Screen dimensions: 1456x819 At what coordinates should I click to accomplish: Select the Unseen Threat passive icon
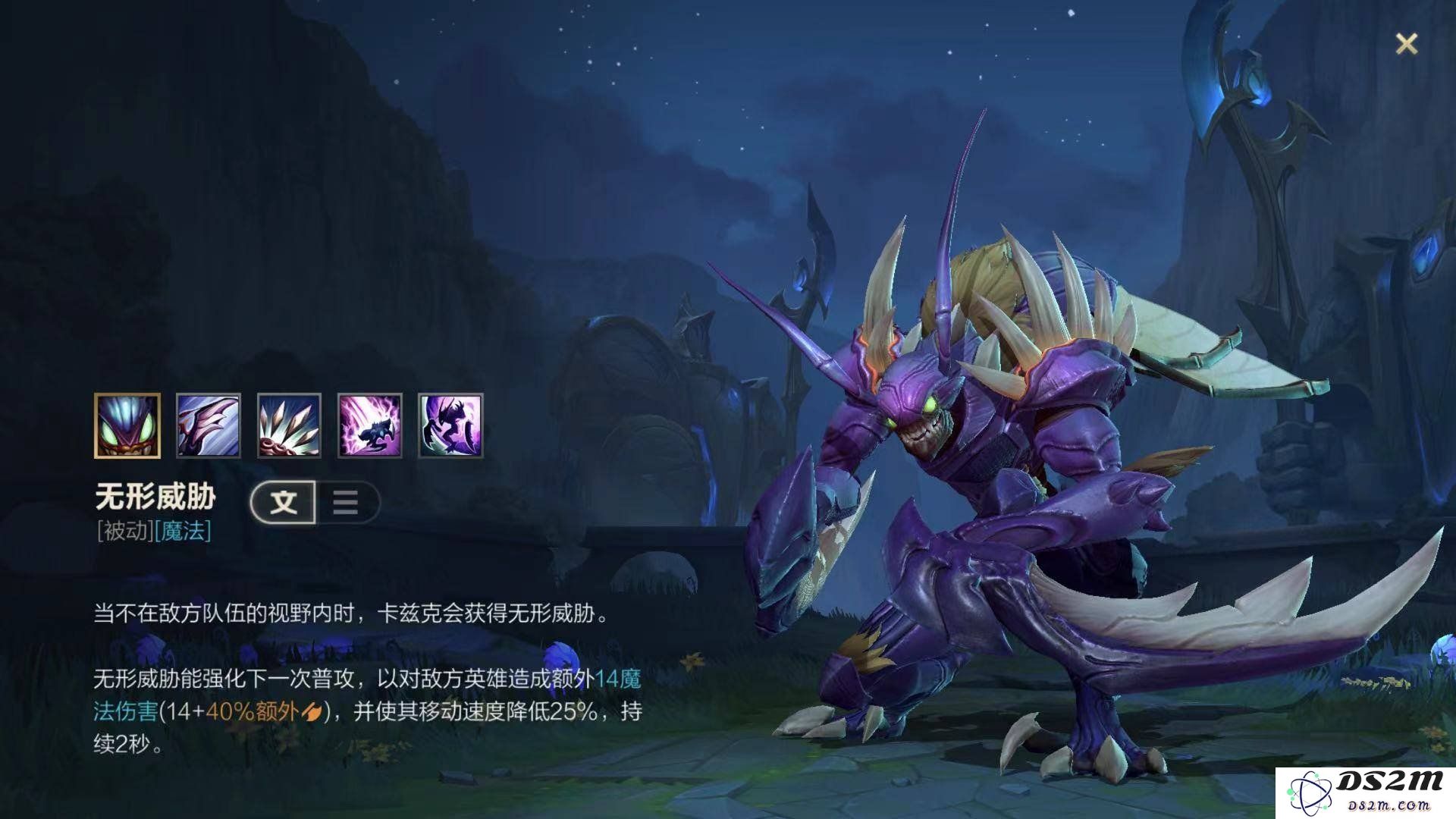tap(127, 425)
